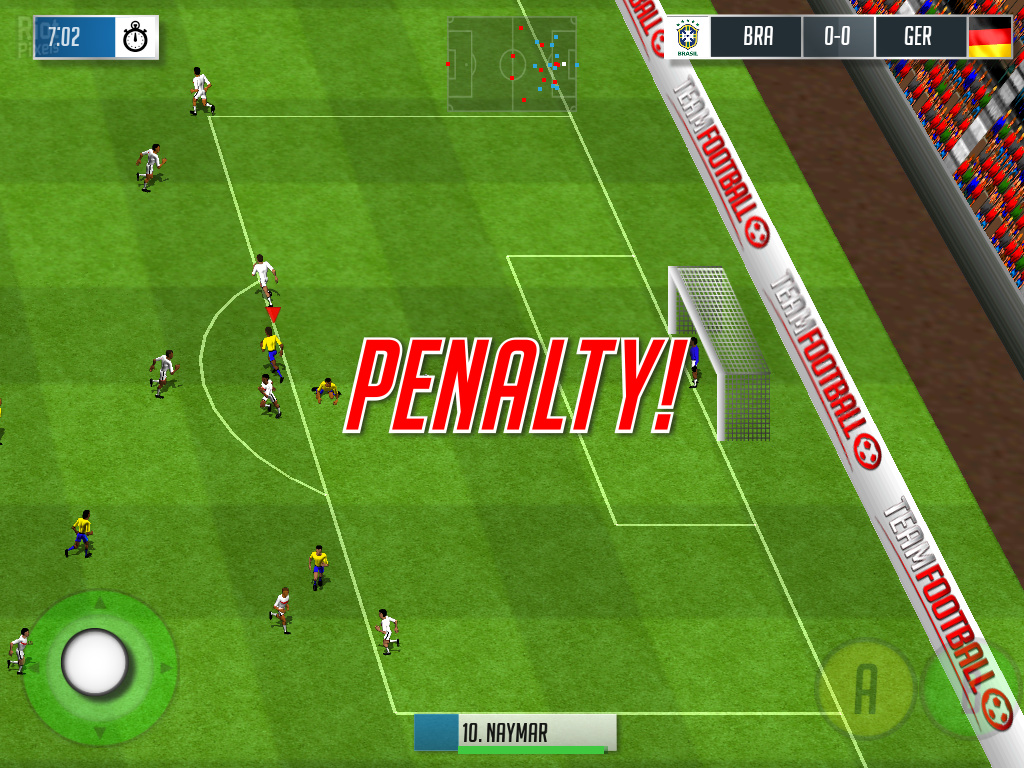1024x768 pixels.
Task: Click the stopwatch icon beside the match clock
Action: point(136,38)
